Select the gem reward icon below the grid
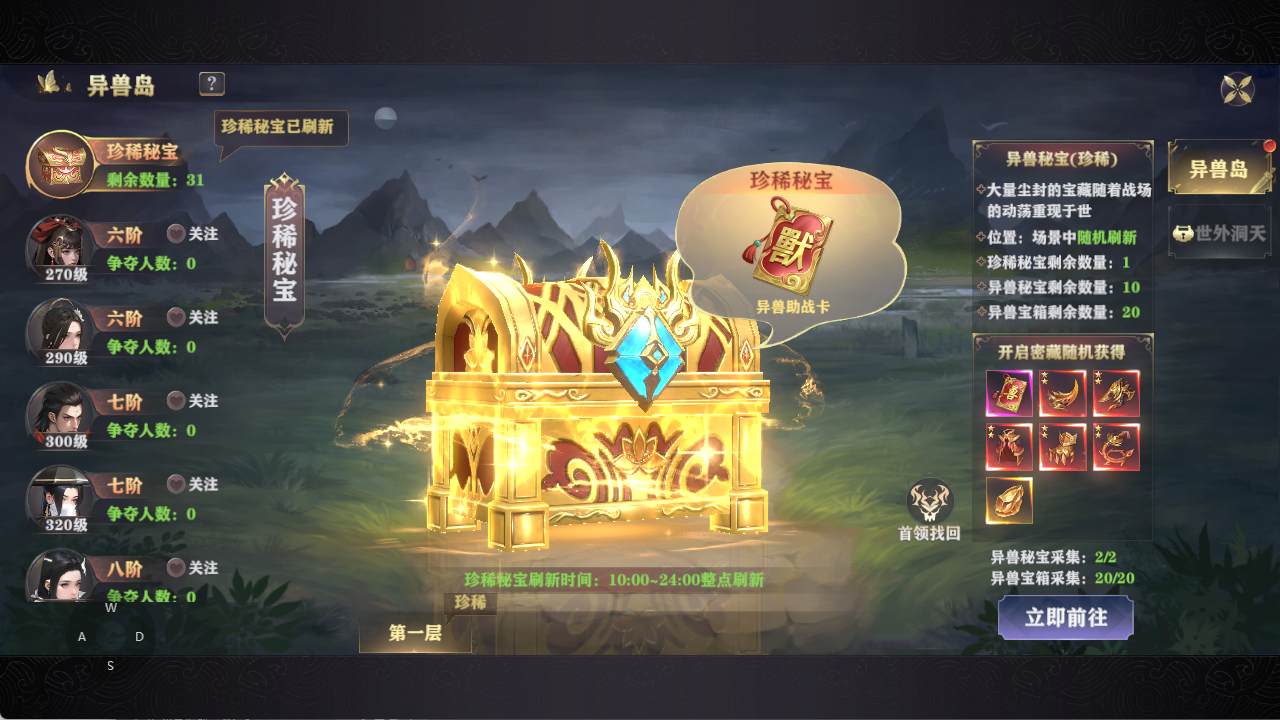Image resolution: width=1280 pixels, height=720 pixels. click(x=1009, y=498)
